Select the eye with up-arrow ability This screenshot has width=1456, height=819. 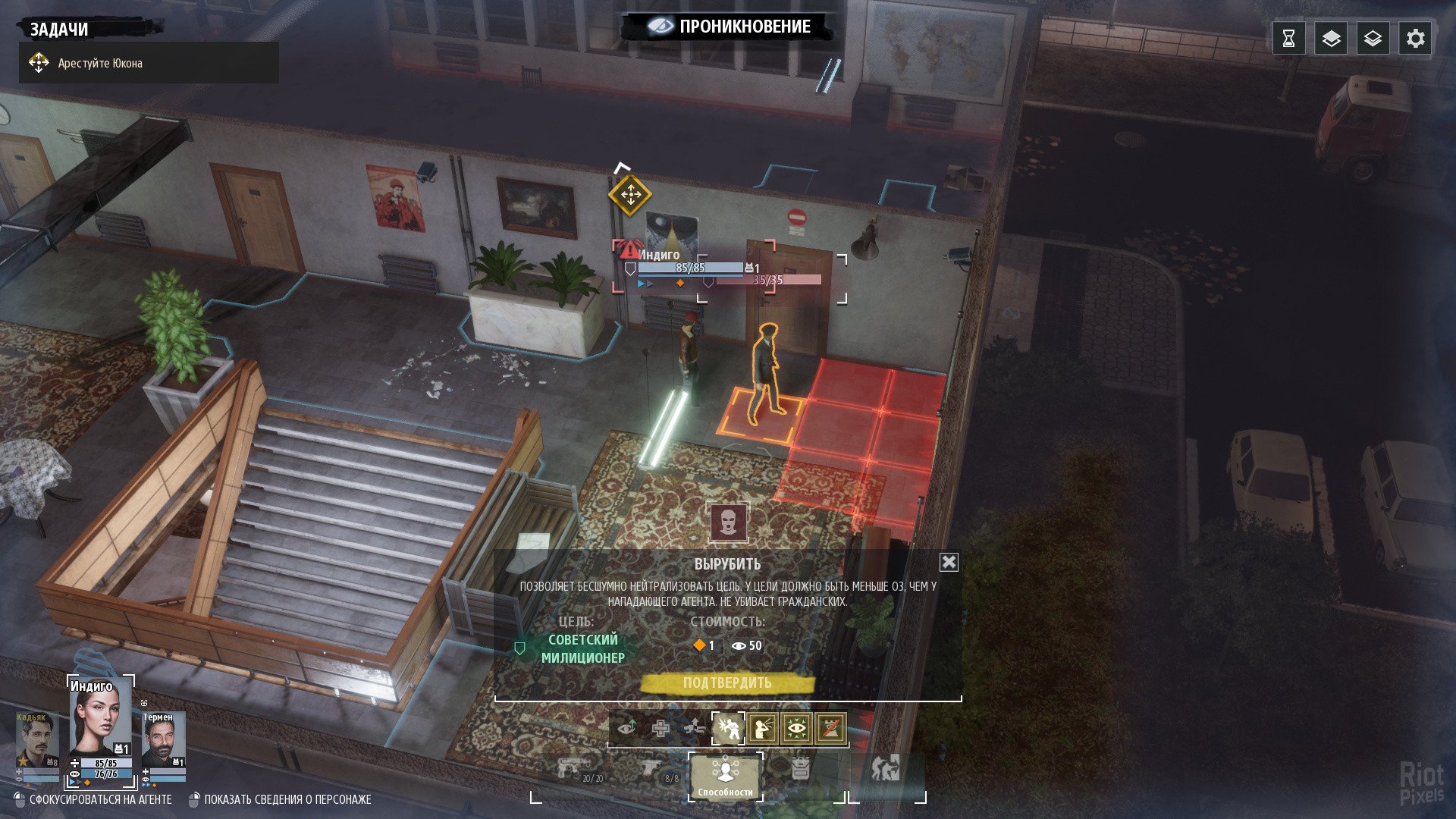626,729
